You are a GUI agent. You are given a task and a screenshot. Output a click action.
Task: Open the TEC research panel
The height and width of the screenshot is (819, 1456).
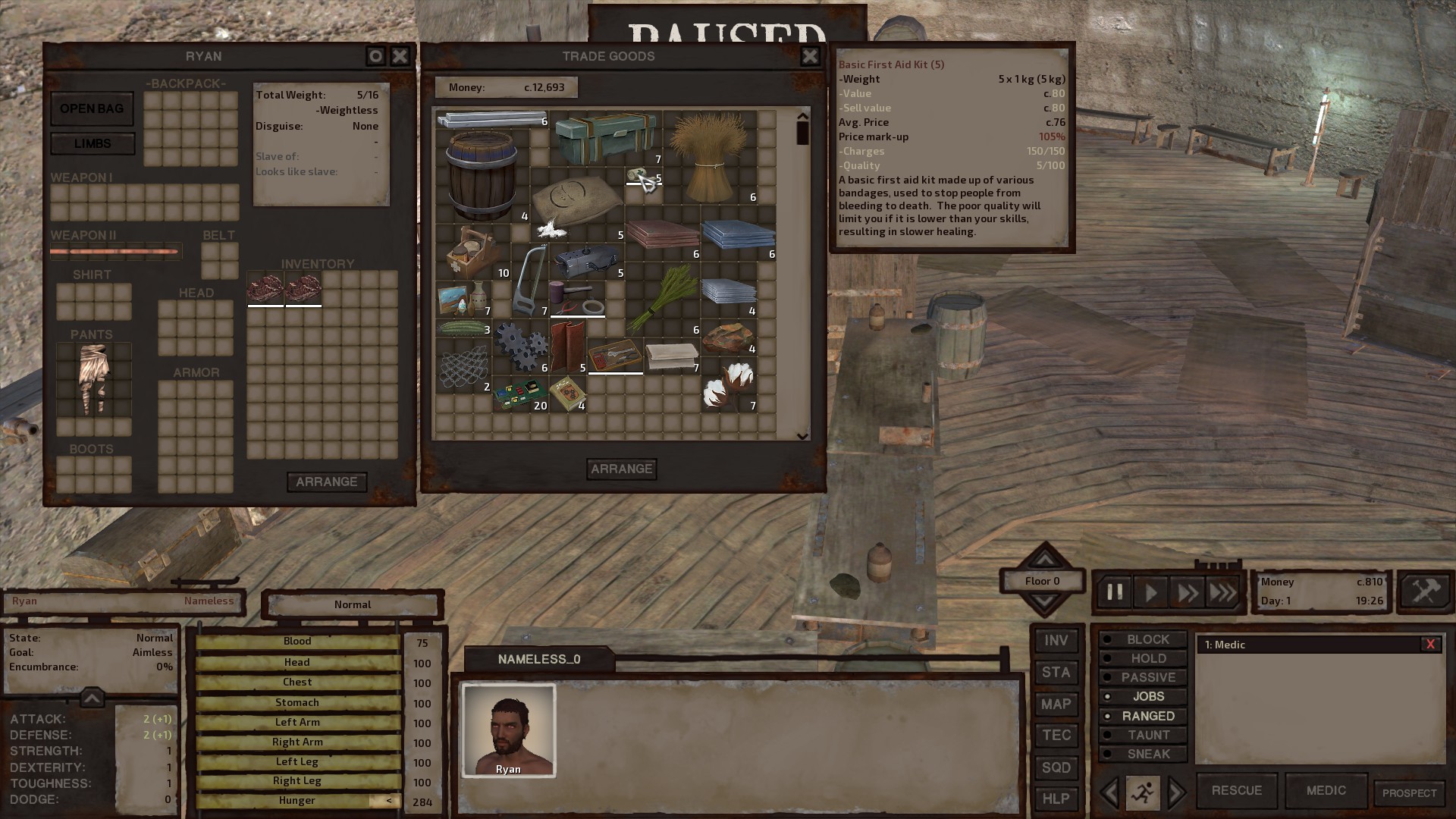point(1056,735)
